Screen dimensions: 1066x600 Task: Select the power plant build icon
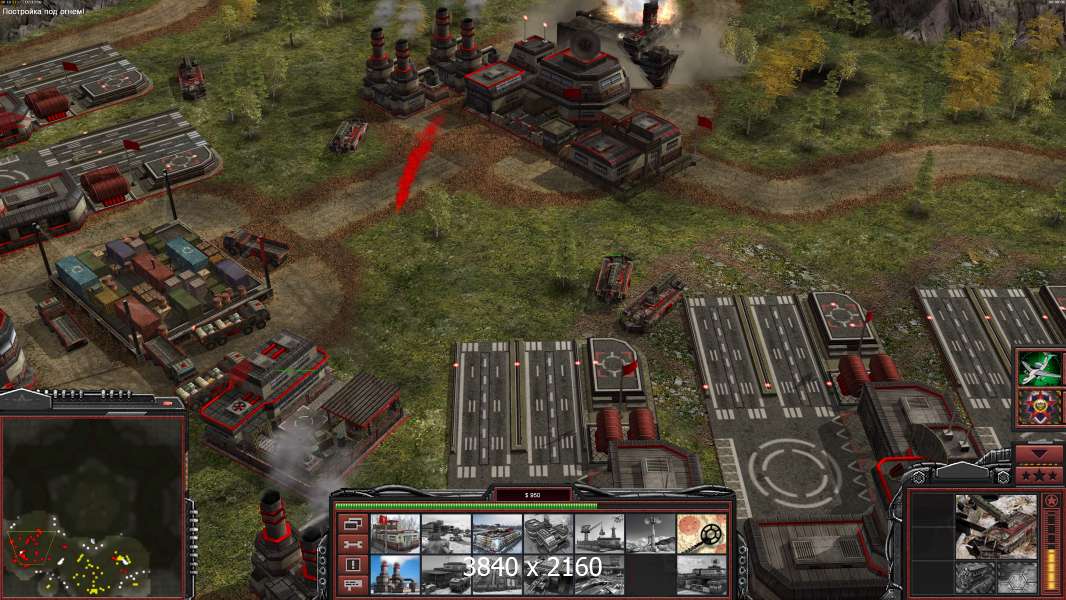point(395,573)
